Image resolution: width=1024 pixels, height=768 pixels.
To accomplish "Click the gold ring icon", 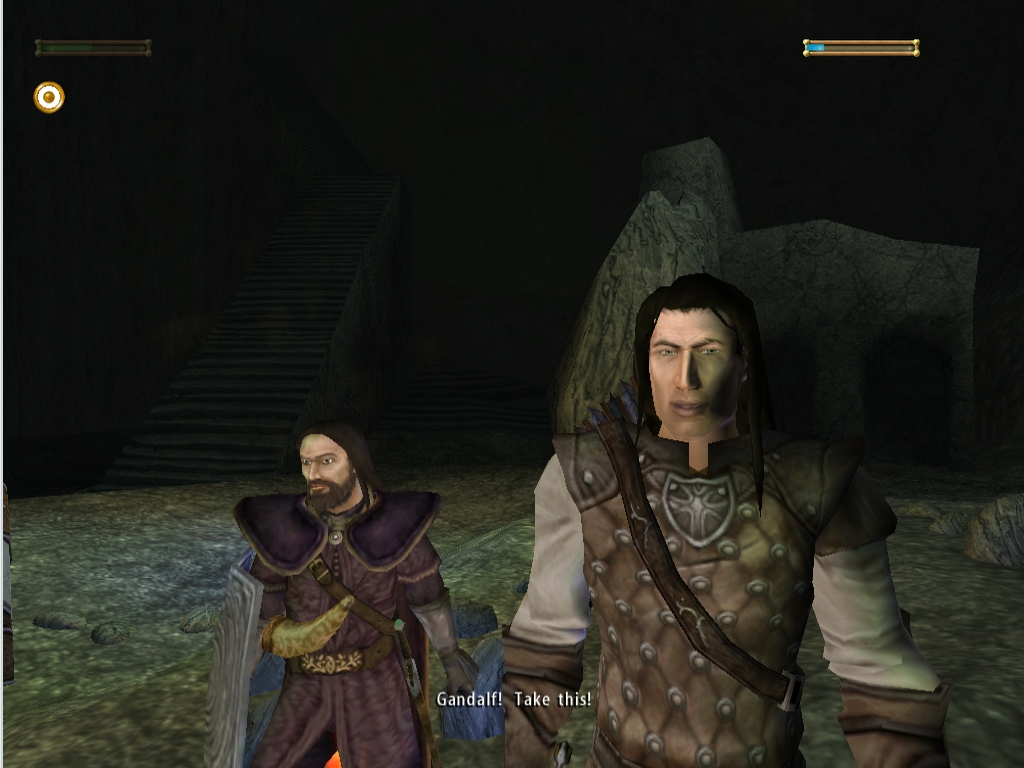I will click(x=49, y=97).
